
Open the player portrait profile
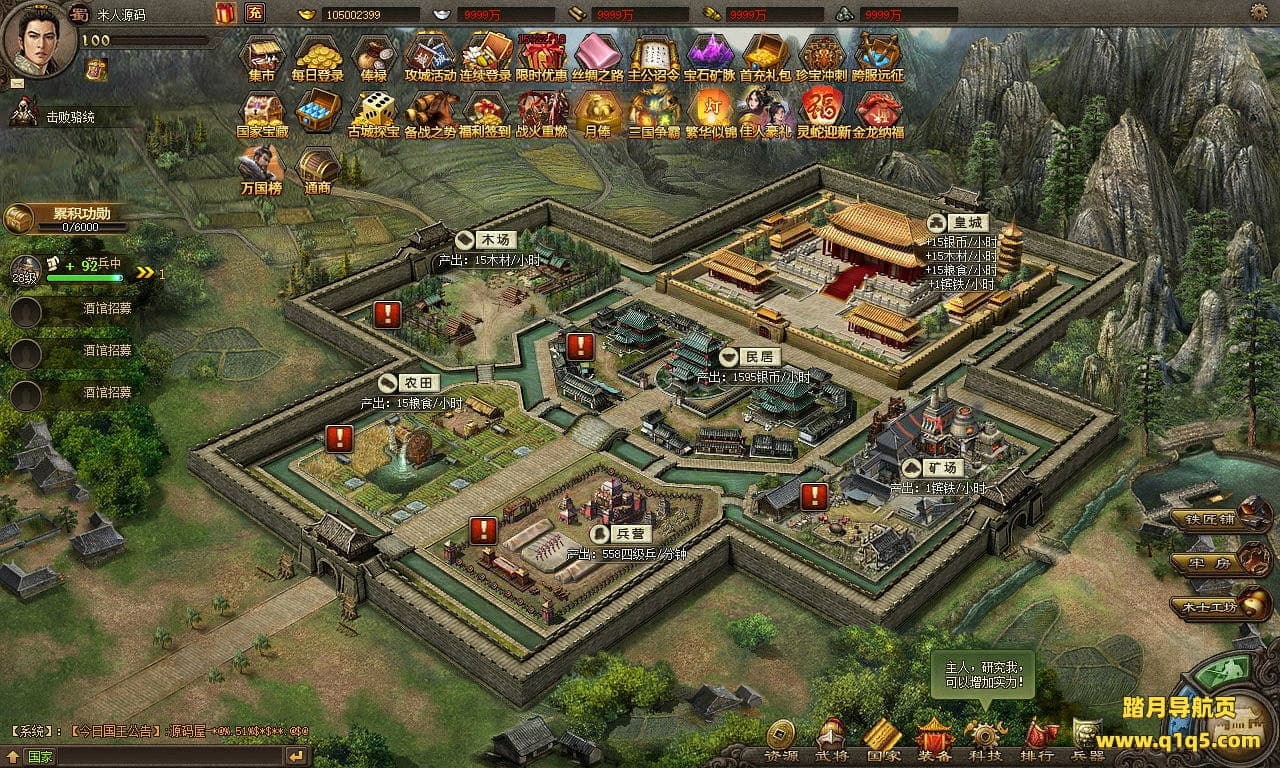pos(38,36)
